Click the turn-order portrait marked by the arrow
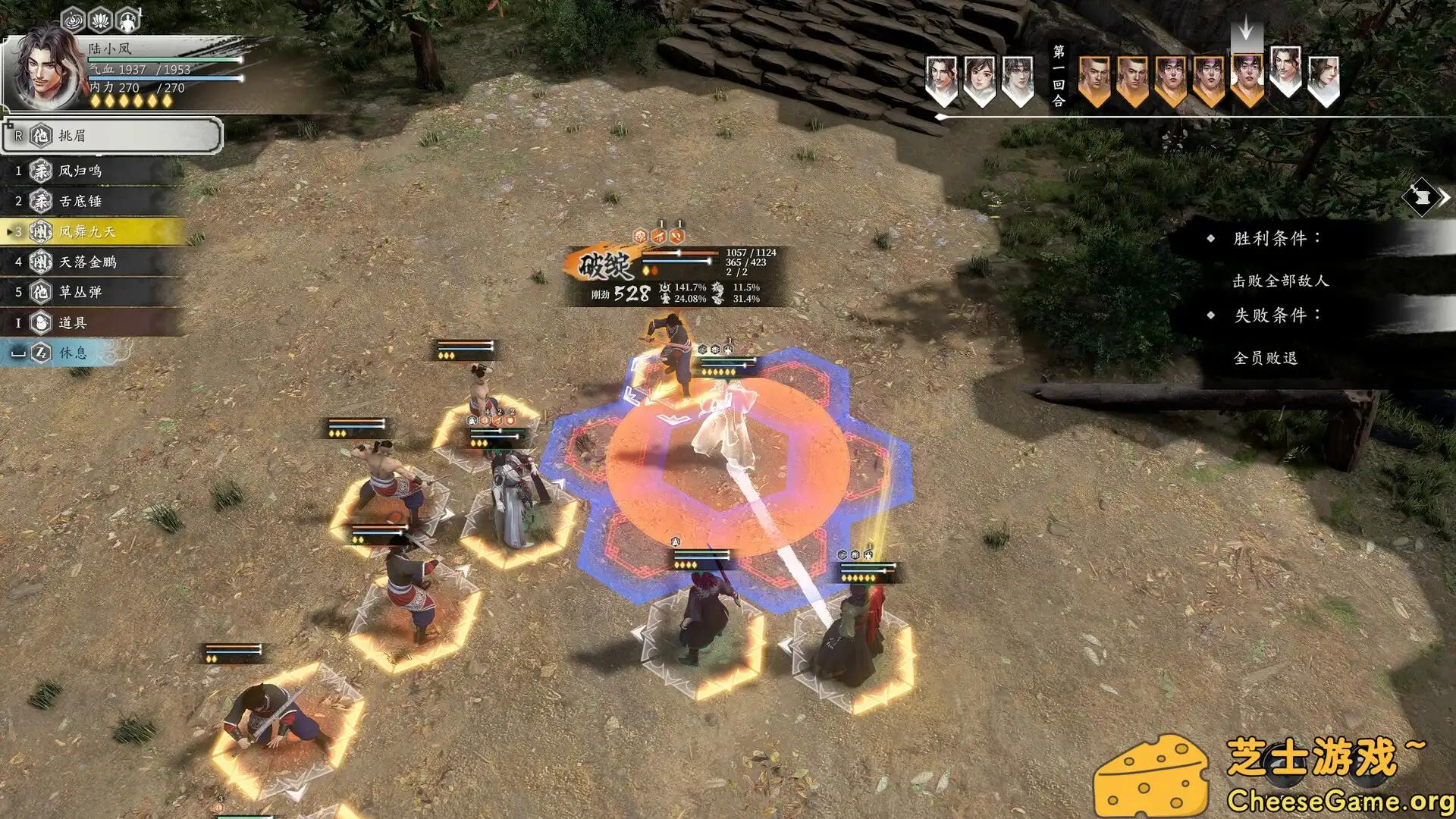This screenshot has width=1456, height=819. [1247, 80]
